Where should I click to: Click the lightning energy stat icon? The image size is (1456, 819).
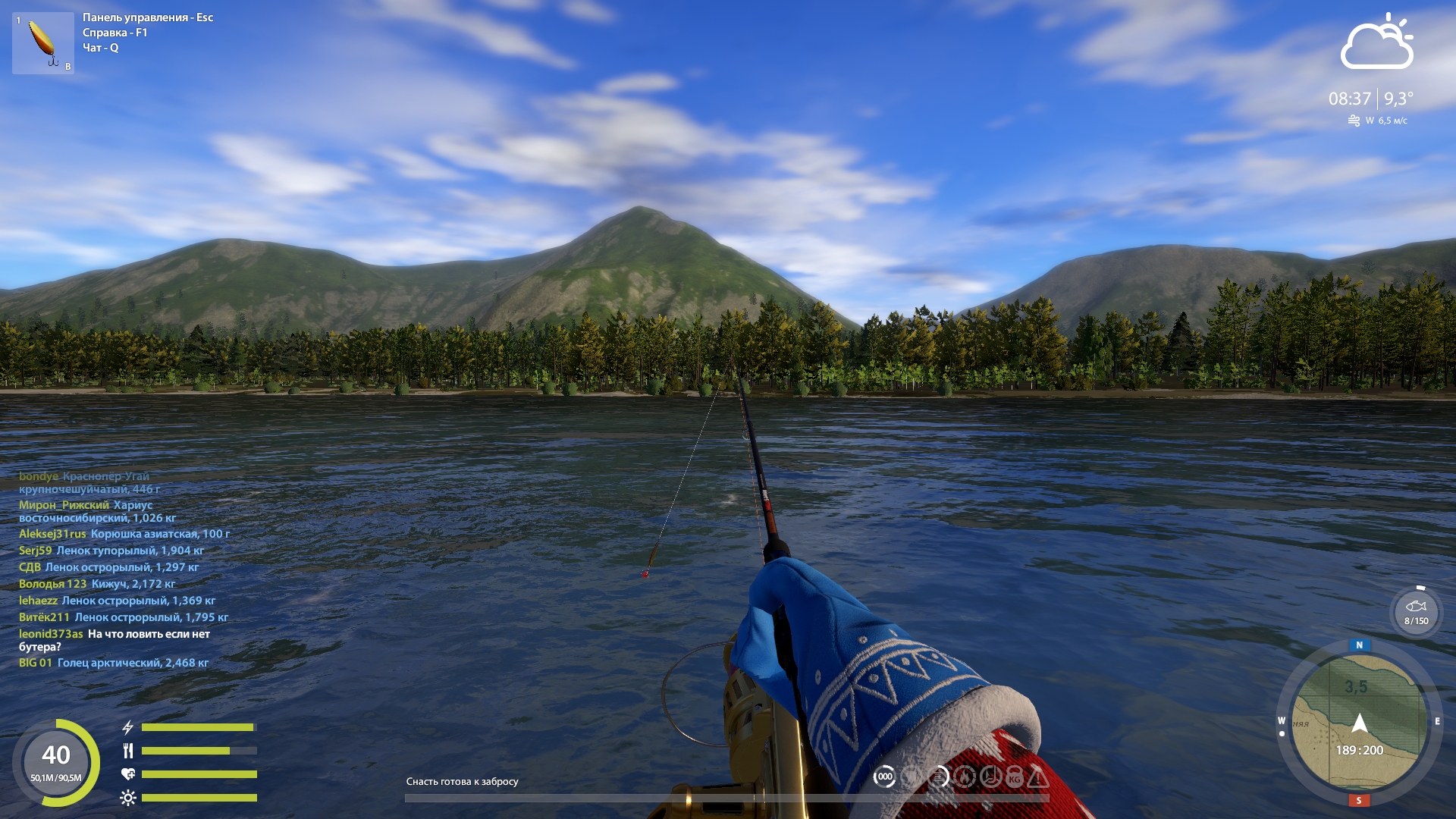click(127, 726)
